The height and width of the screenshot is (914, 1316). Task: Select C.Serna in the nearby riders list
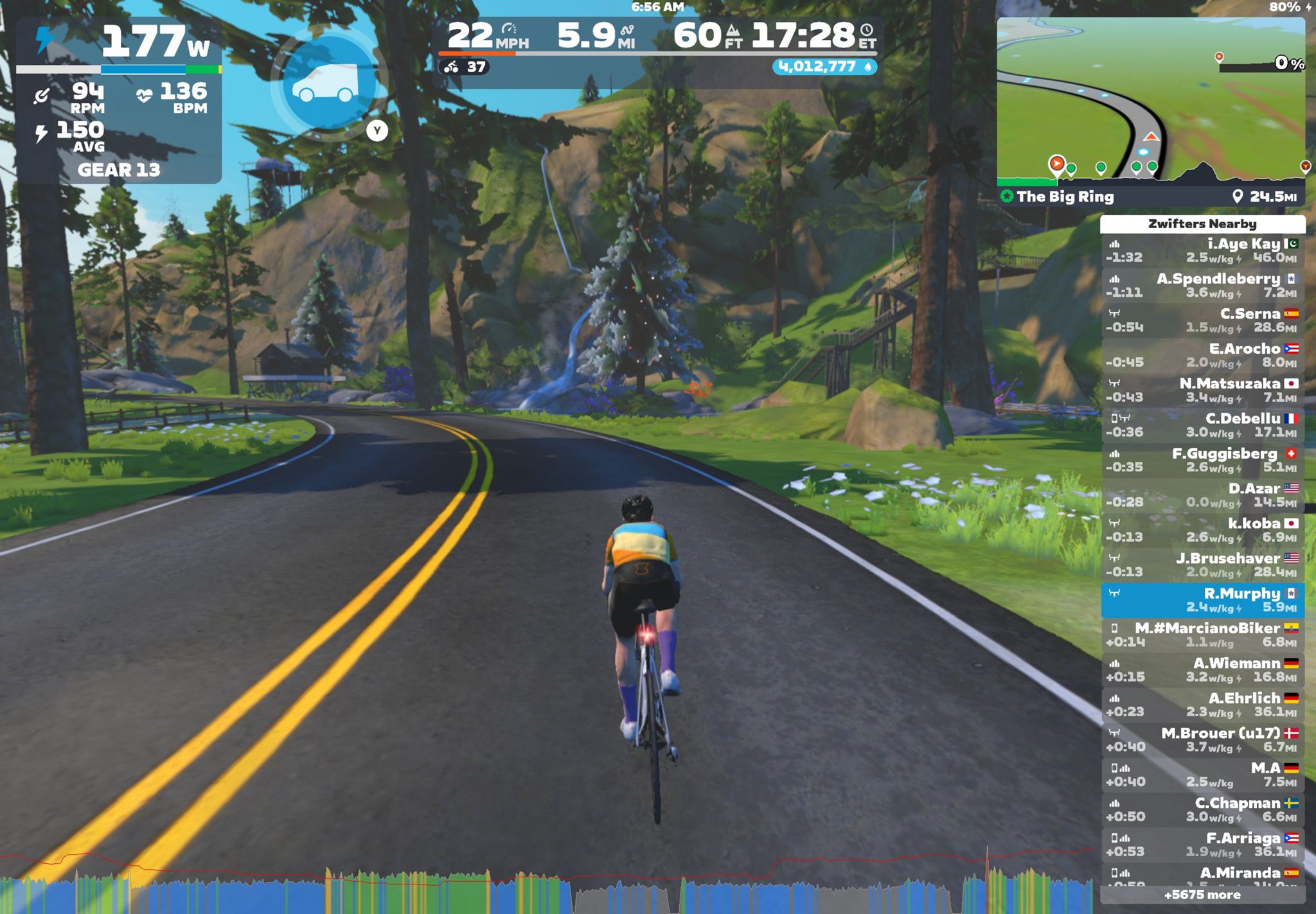click(x=1202, y=321)
